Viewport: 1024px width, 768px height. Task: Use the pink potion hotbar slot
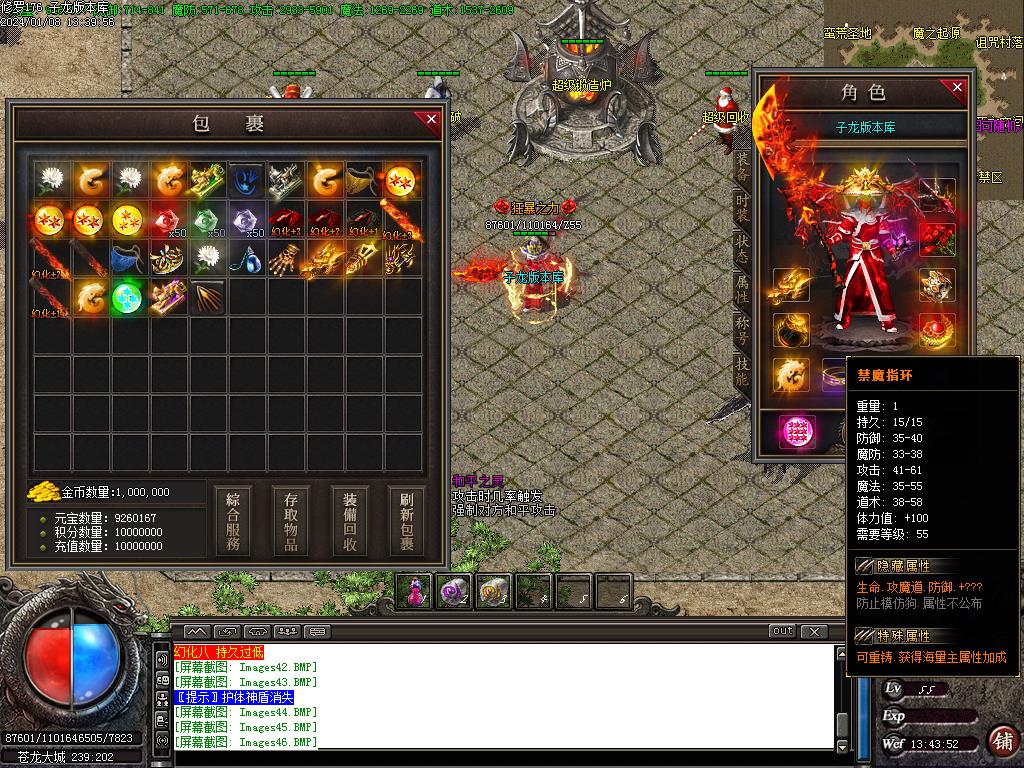click(415, 591)
